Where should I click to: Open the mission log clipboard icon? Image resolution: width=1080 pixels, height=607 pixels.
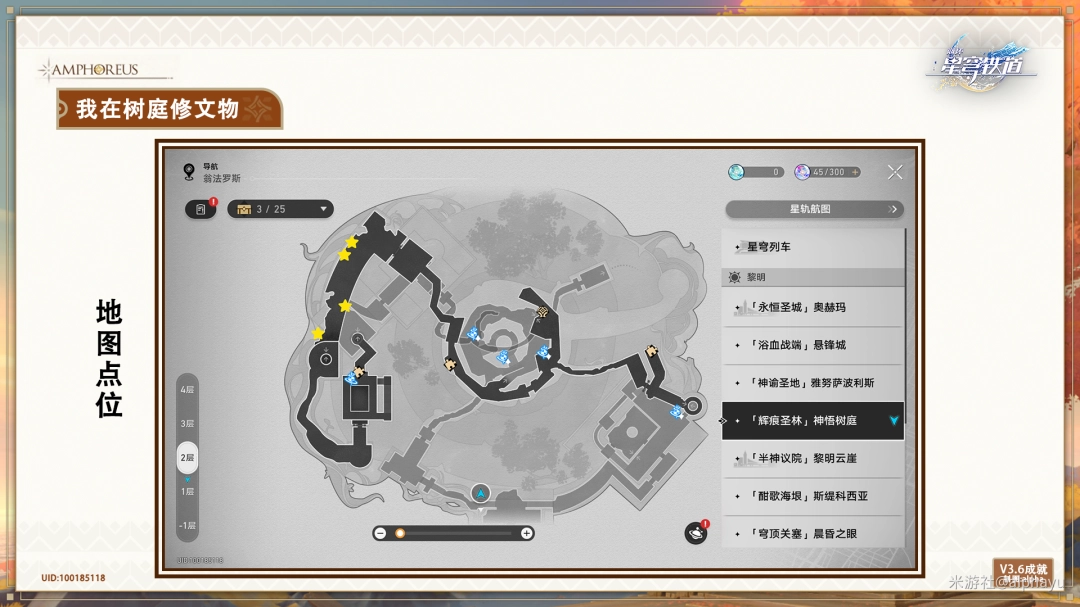201,209
